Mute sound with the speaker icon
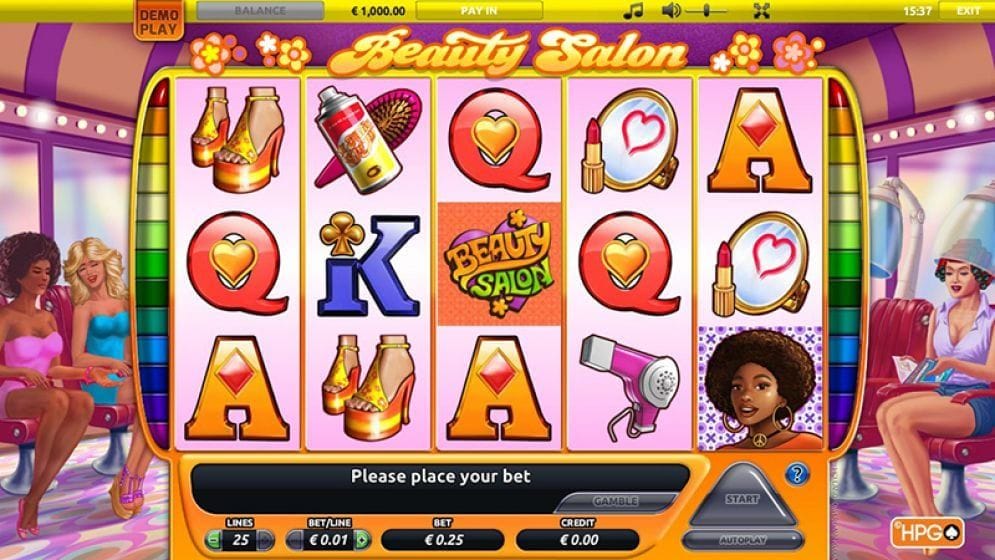The width and height of the screenshot is (995, 560). coord(671,11)
